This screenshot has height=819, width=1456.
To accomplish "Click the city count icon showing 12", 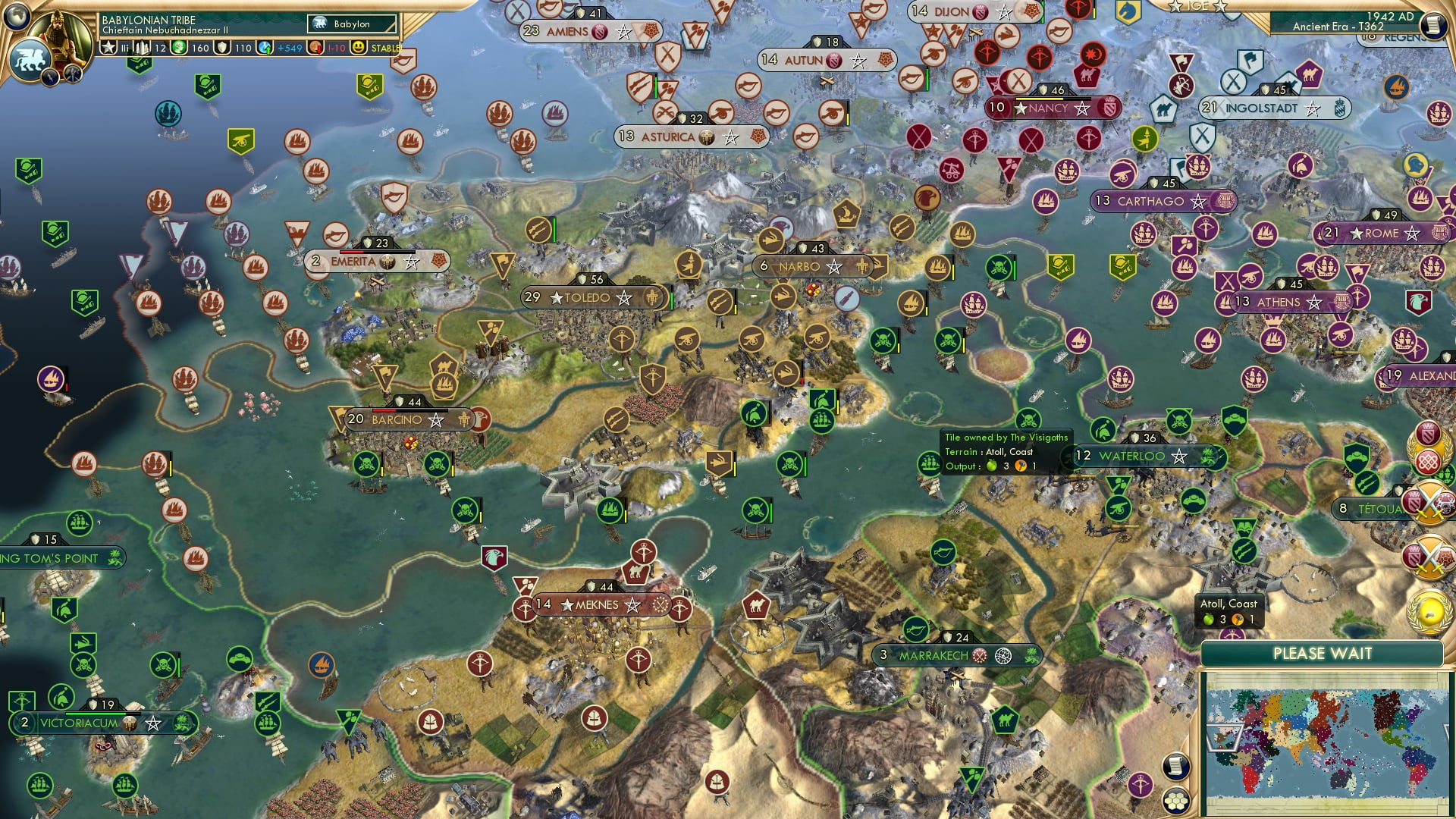I will (x=141, y=47).
